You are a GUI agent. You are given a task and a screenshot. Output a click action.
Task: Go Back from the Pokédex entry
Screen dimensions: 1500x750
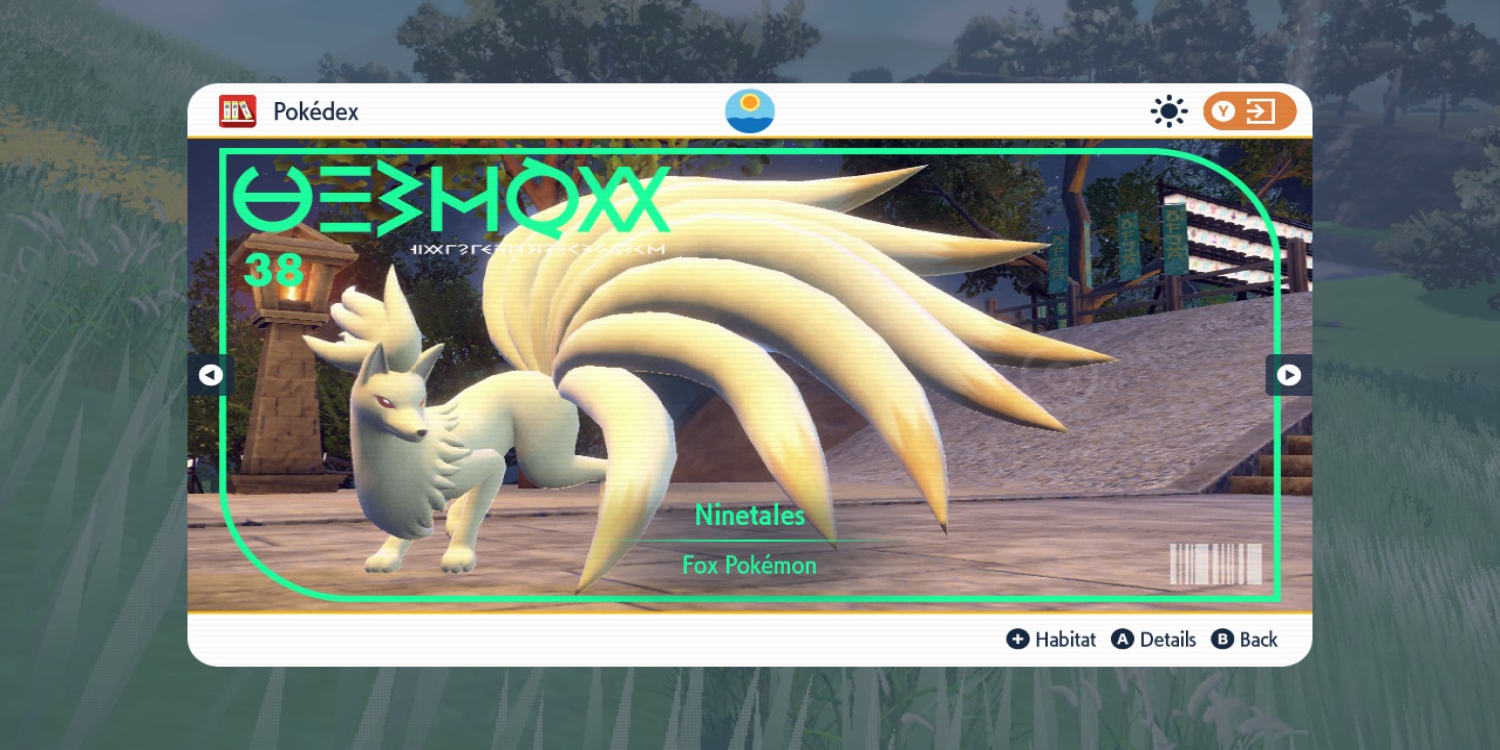pyautogui.click(x=1245, y=640)
